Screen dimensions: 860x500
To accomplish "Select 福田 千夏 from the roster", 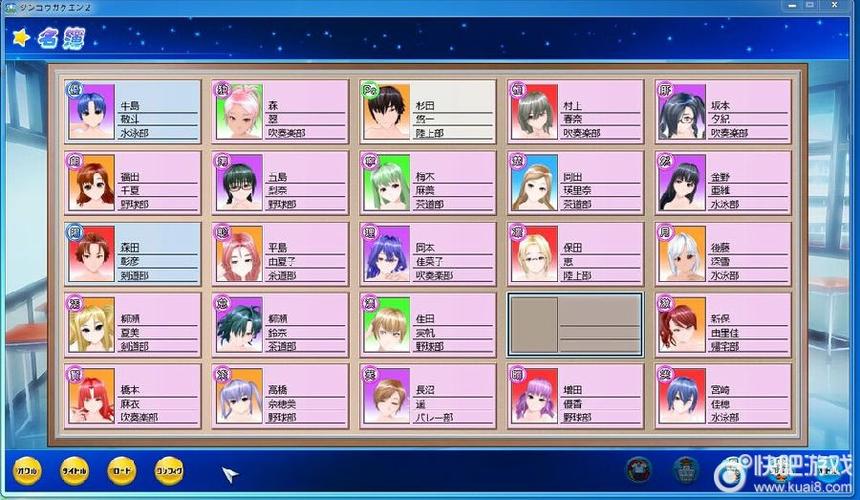I will pos(134,182).
